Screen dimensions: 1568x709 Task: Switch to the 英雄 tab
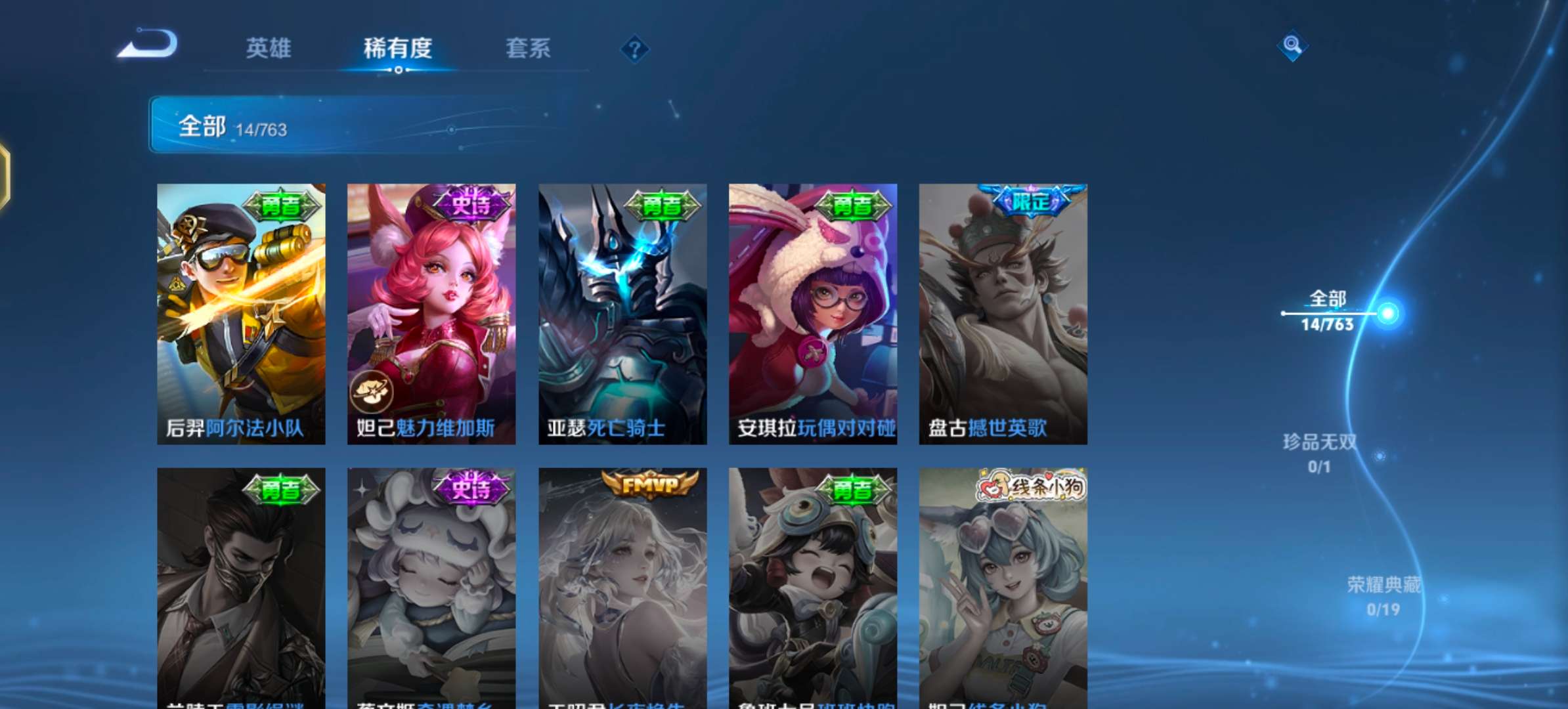[269, 49]
